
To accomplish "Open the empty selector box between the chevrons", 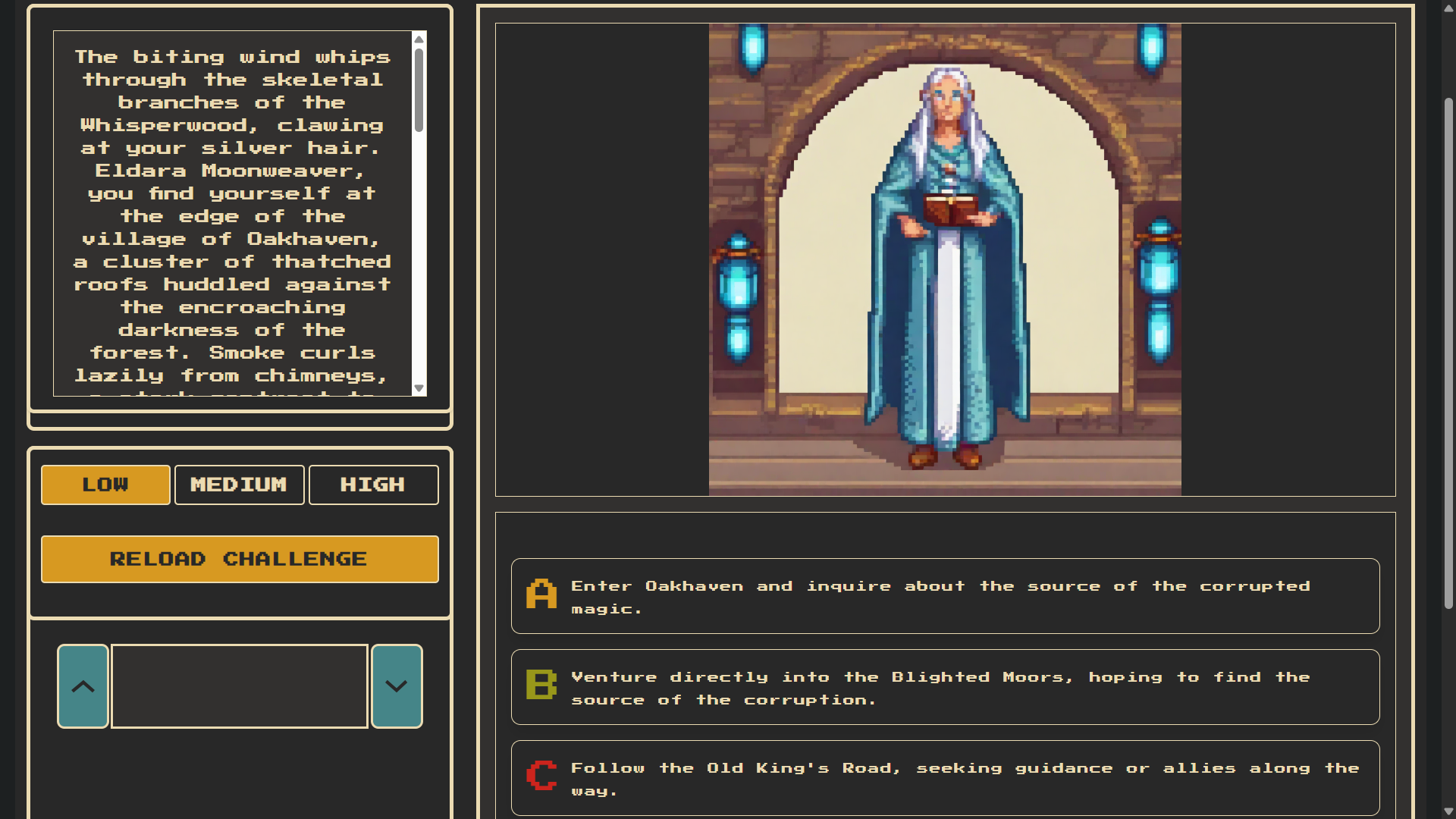I will coord(239,686).
